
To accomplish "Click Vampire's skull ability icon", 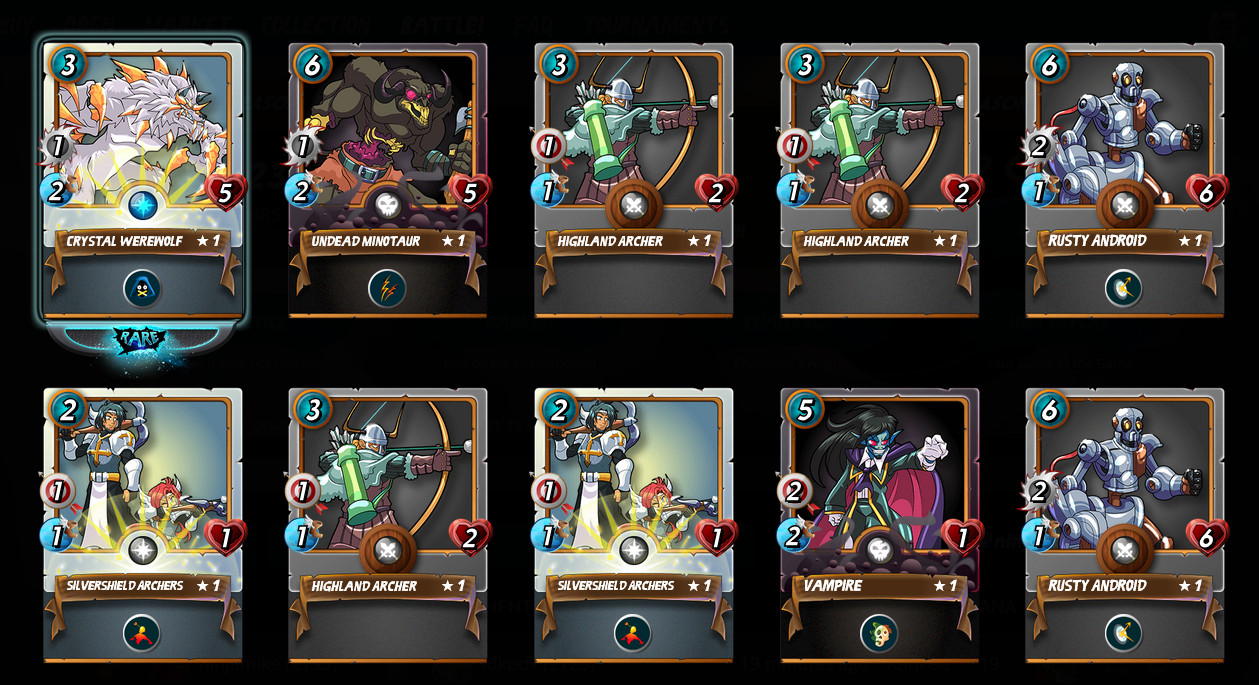I will click(879, 633).
